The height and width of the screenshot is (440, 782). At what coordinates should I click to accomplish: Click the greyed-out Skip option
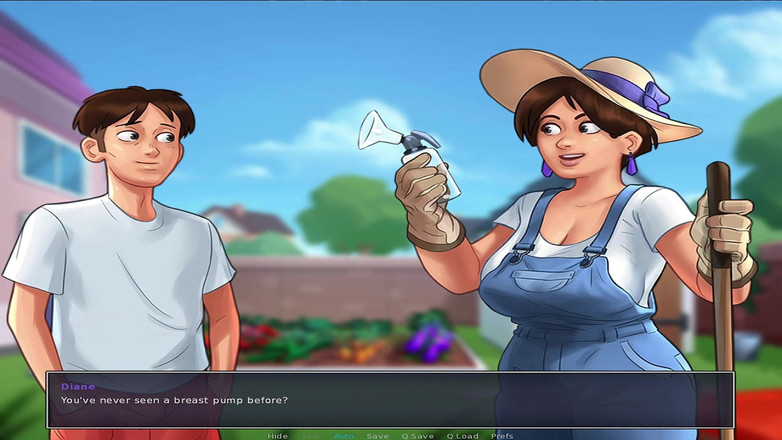coord(311,436)
